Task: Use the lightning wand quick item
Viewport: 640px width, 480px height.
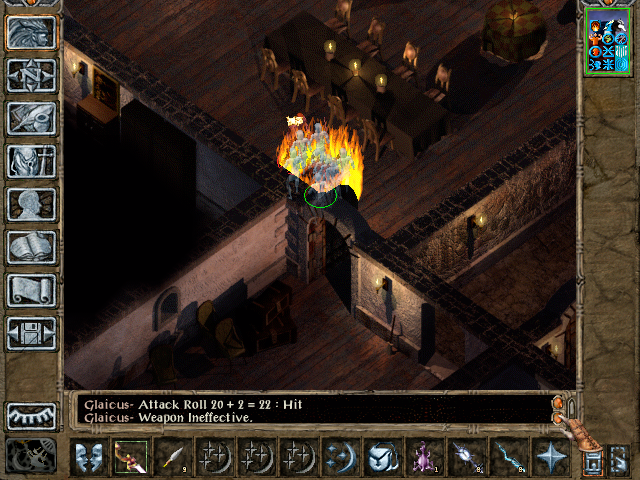Action: pyautogui.click(x=508, y=457)
